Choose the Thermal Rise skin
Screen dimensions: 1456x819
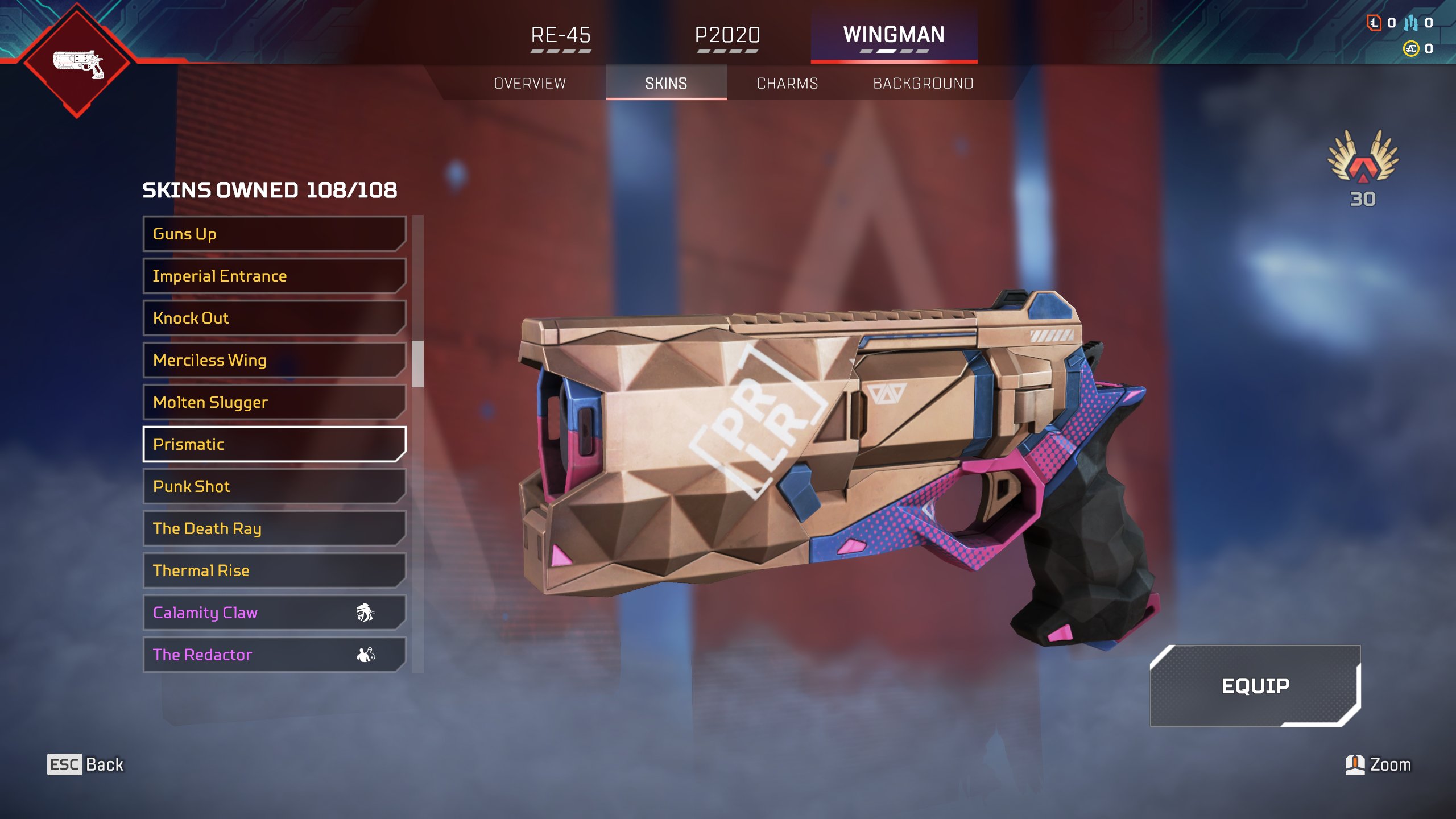274,570
